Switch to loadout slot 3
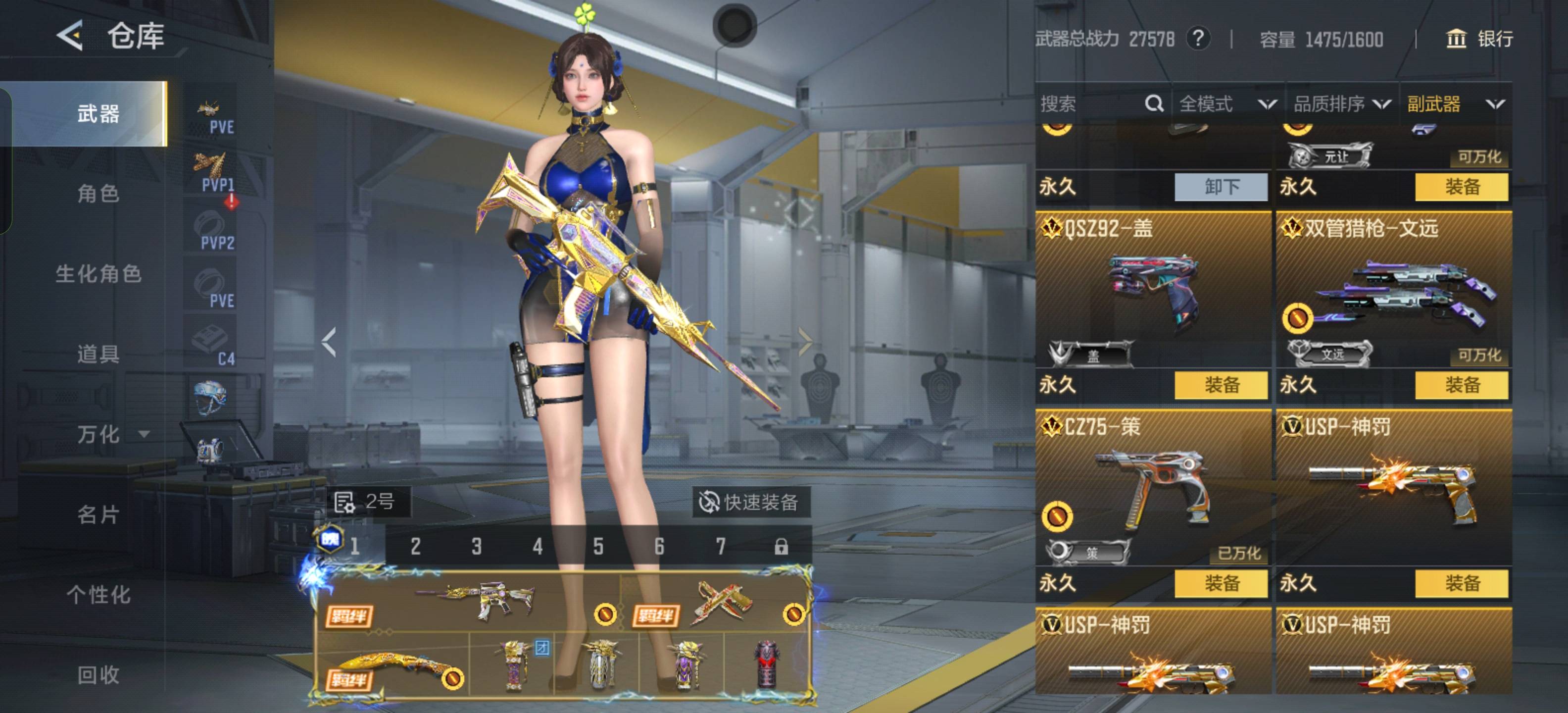 click(x=477, y=546)
